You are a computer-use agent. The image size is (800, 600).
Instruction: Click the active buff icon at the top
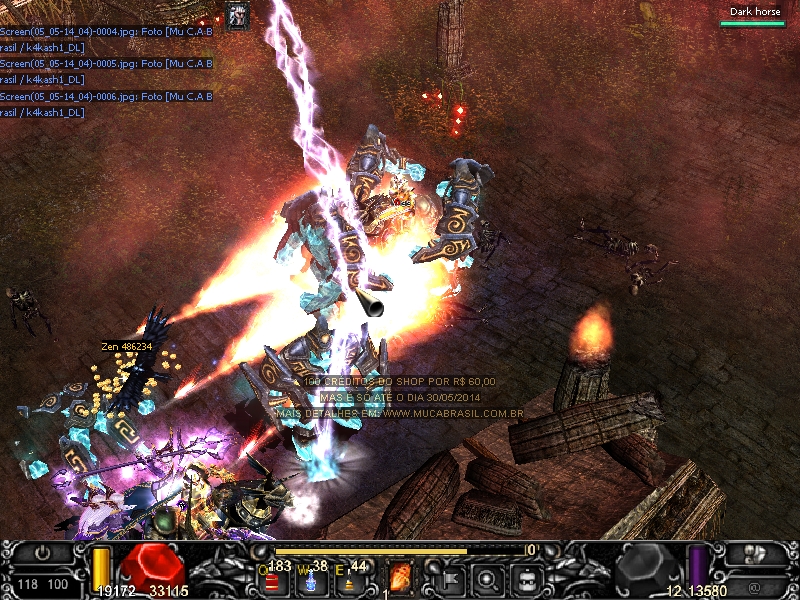pos(238,16)
